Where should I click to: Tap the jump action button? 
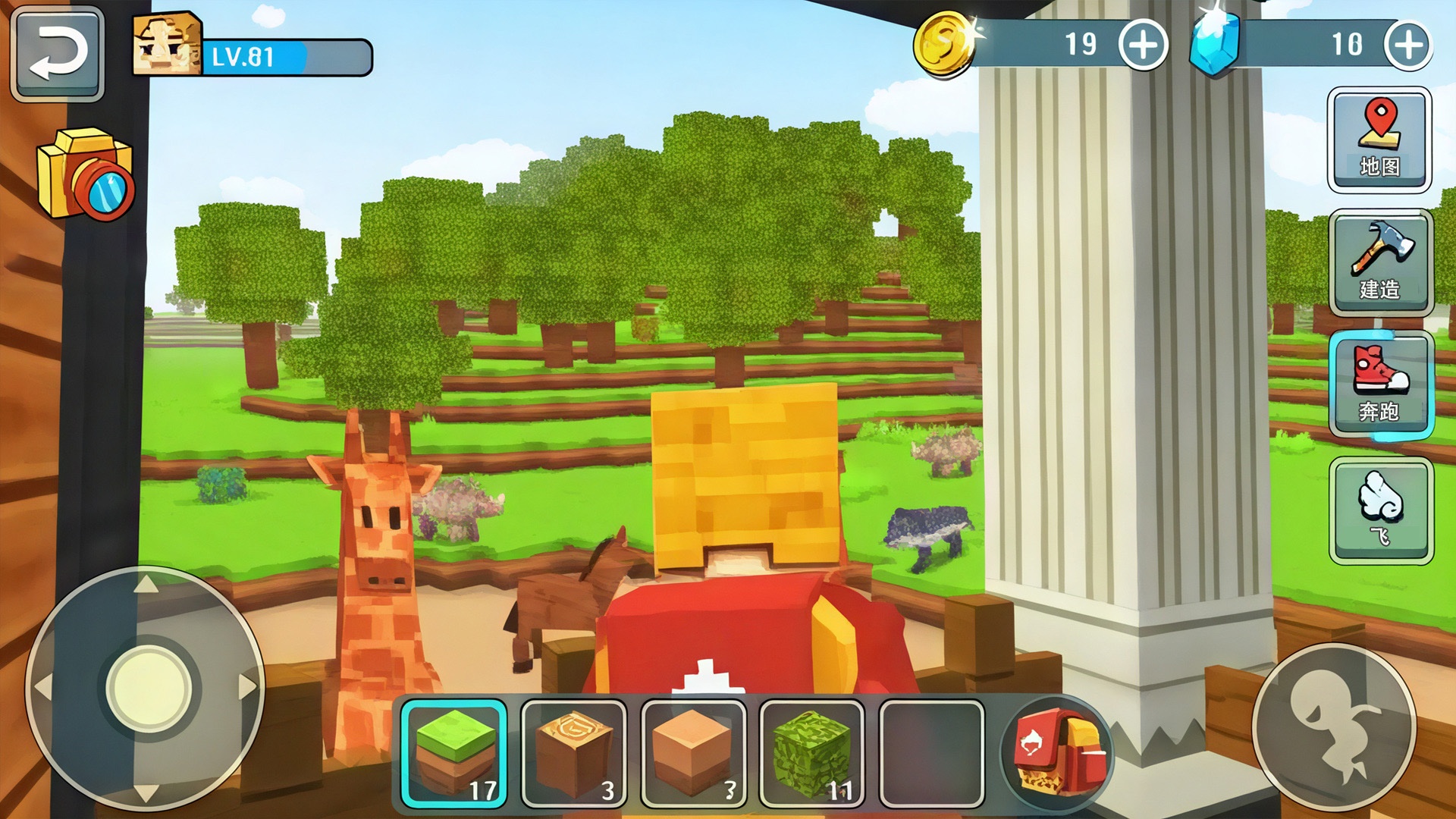(1334, 726)
